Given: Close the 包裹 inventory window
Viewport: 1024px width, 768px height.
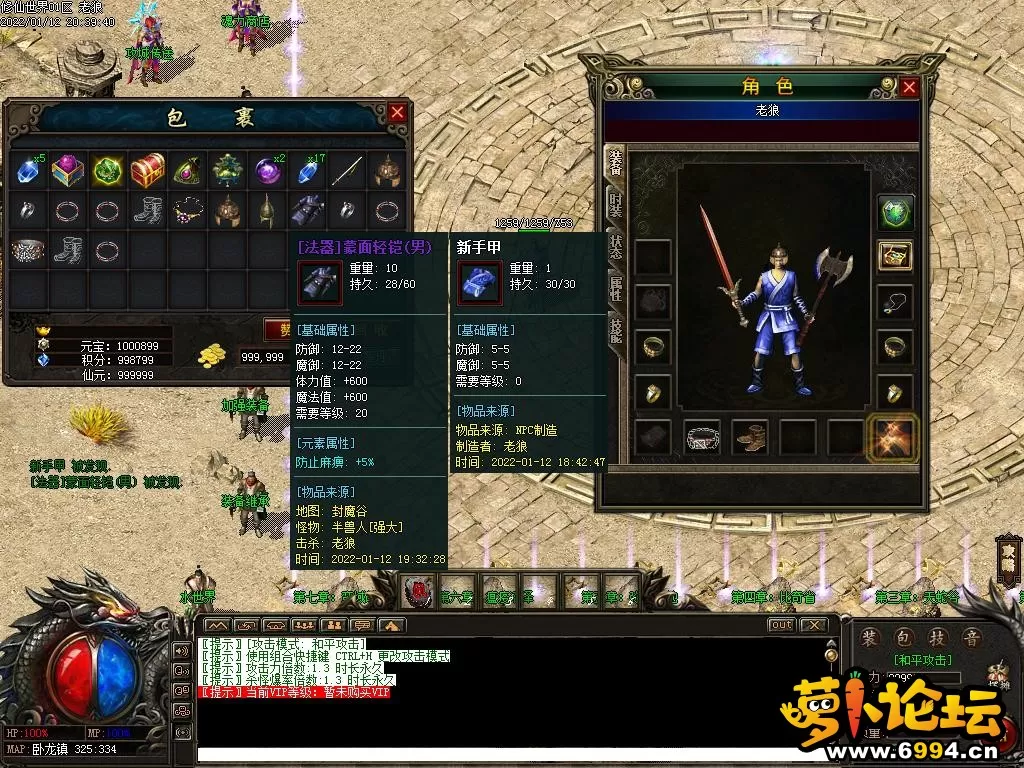Looking at the screenshot, I should click(x=397, y=113).
